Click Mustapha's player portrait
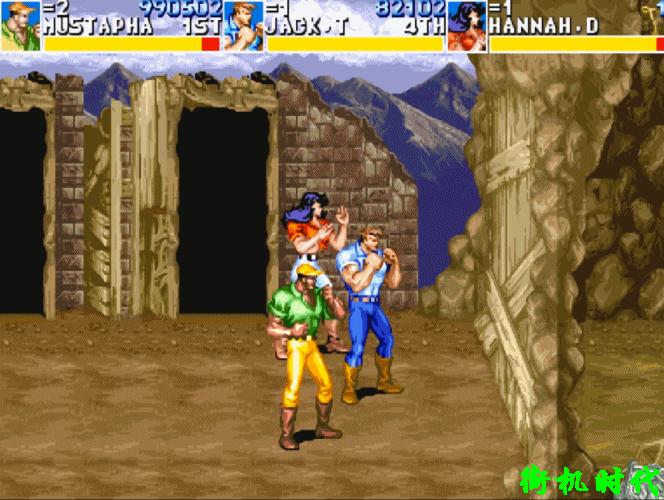Viewport: 664px width, 500px height. (20, 25)
